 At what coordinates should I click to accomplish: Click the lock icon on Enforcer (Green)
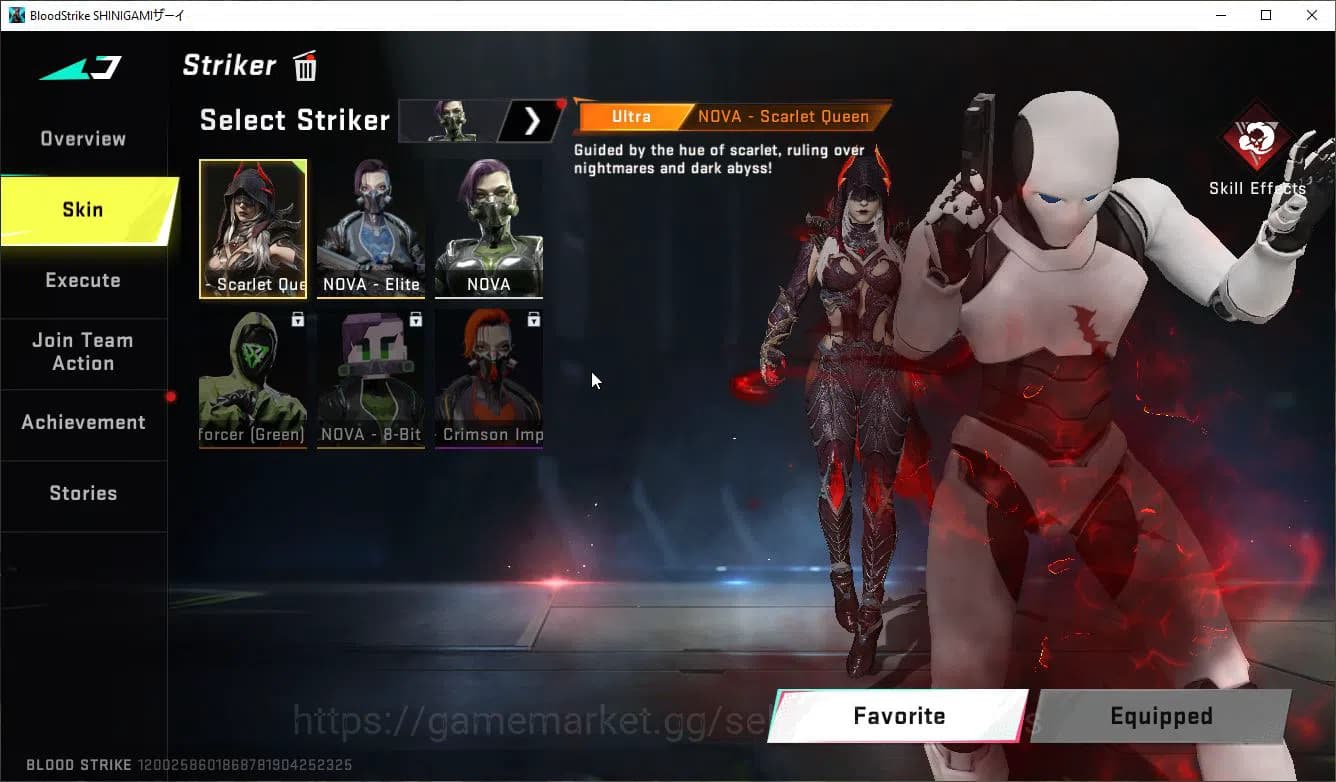point(297,319)
